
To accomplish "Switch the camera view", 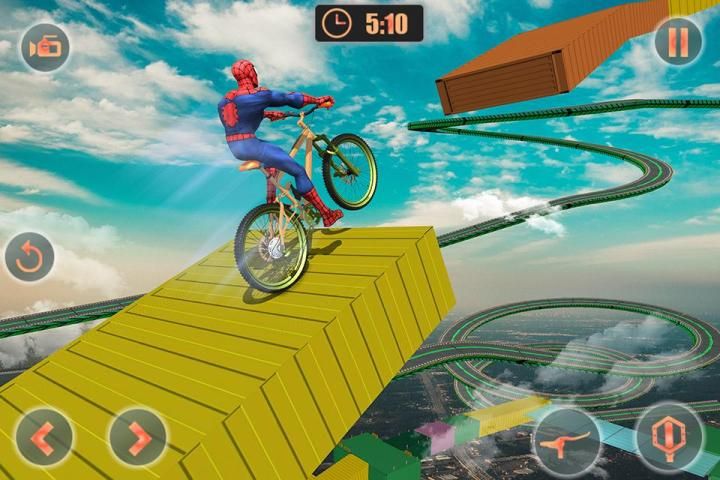I will click(45, 47).
